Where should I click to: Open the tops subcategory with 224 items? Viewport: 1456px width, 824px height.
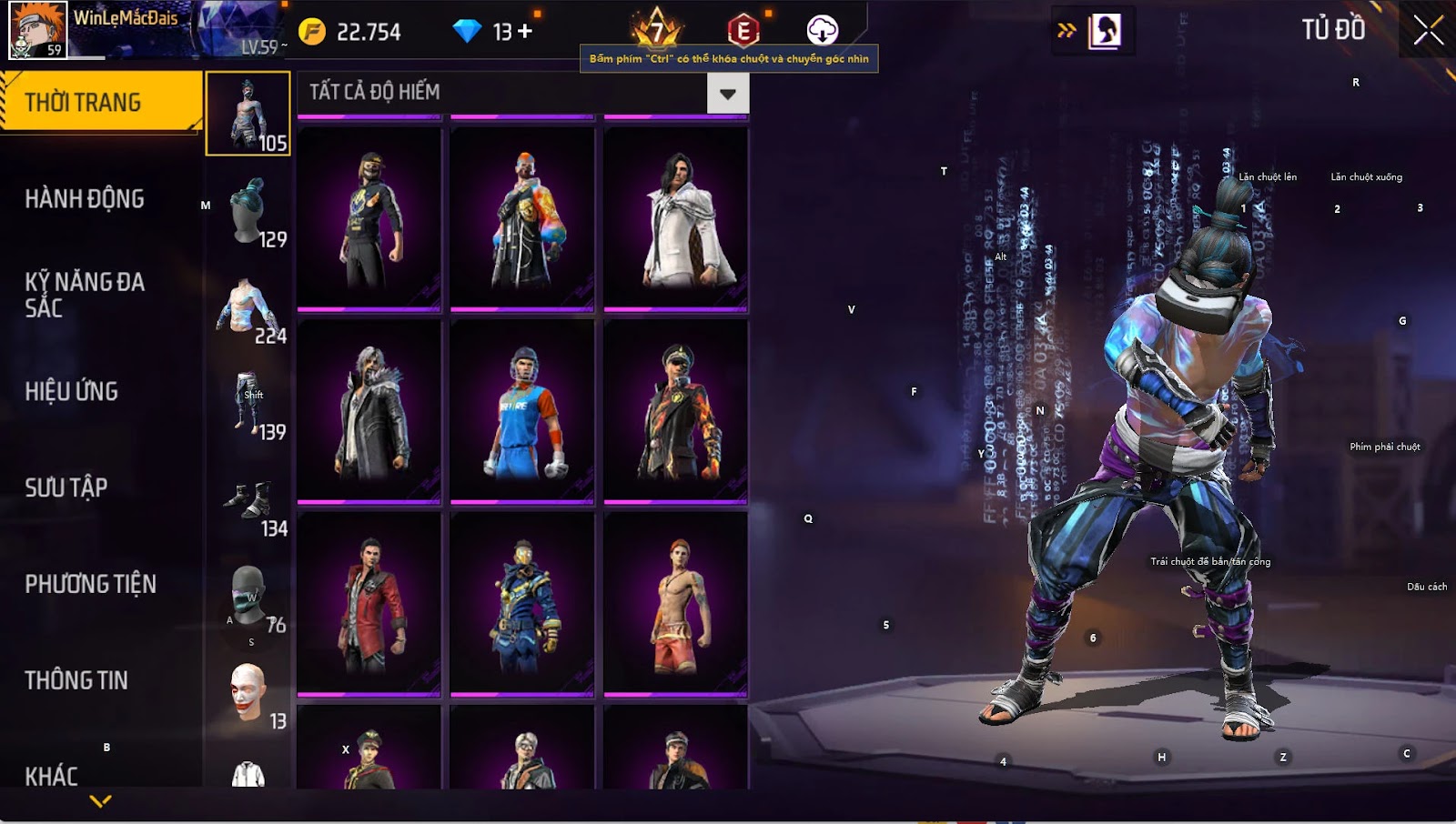248,311
